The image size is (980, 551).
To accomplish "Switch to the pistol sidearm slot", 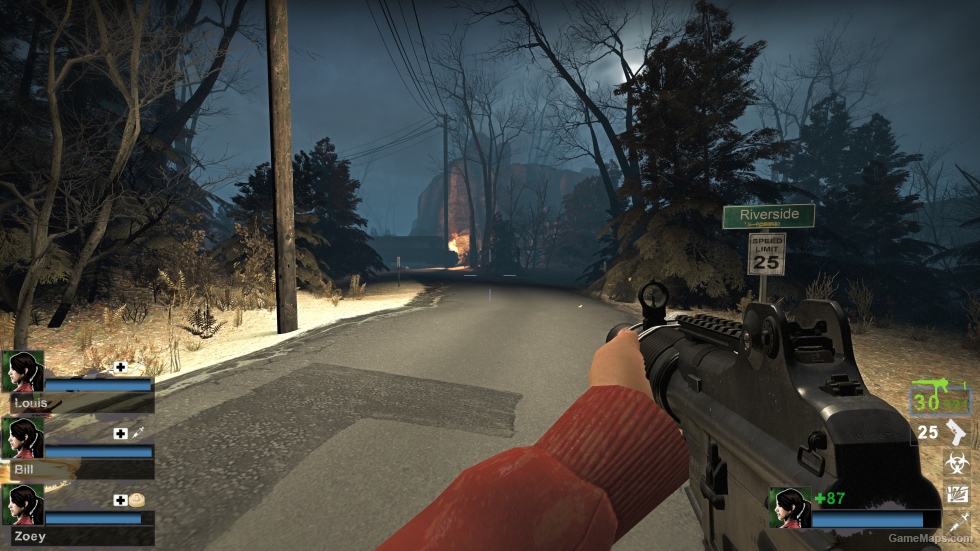I will (x=956, y=433).
